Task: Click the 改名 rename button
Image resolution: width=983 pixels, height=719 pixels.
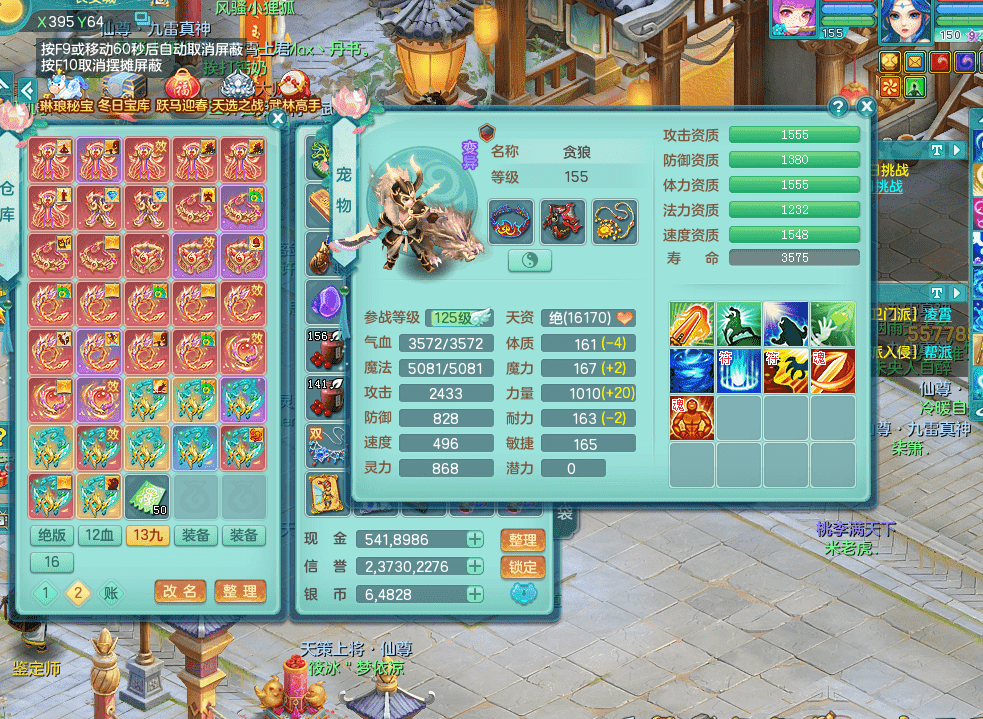Action: coord(181,591)
